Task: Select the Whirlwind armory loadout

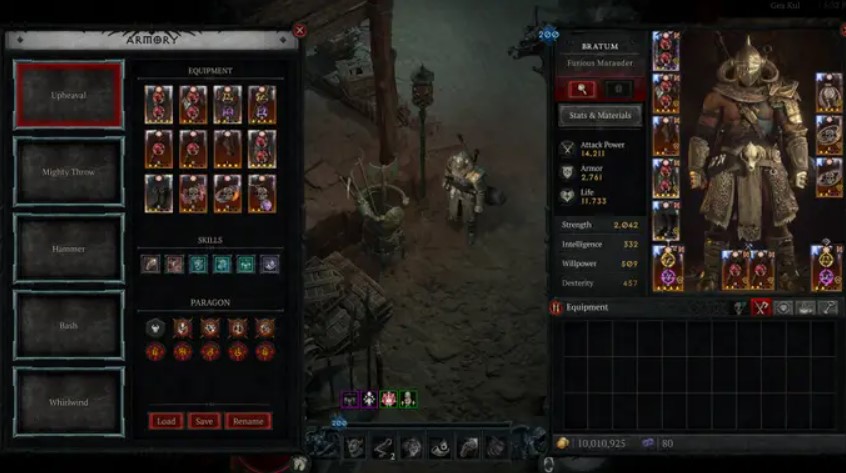Action: [68, 402]
